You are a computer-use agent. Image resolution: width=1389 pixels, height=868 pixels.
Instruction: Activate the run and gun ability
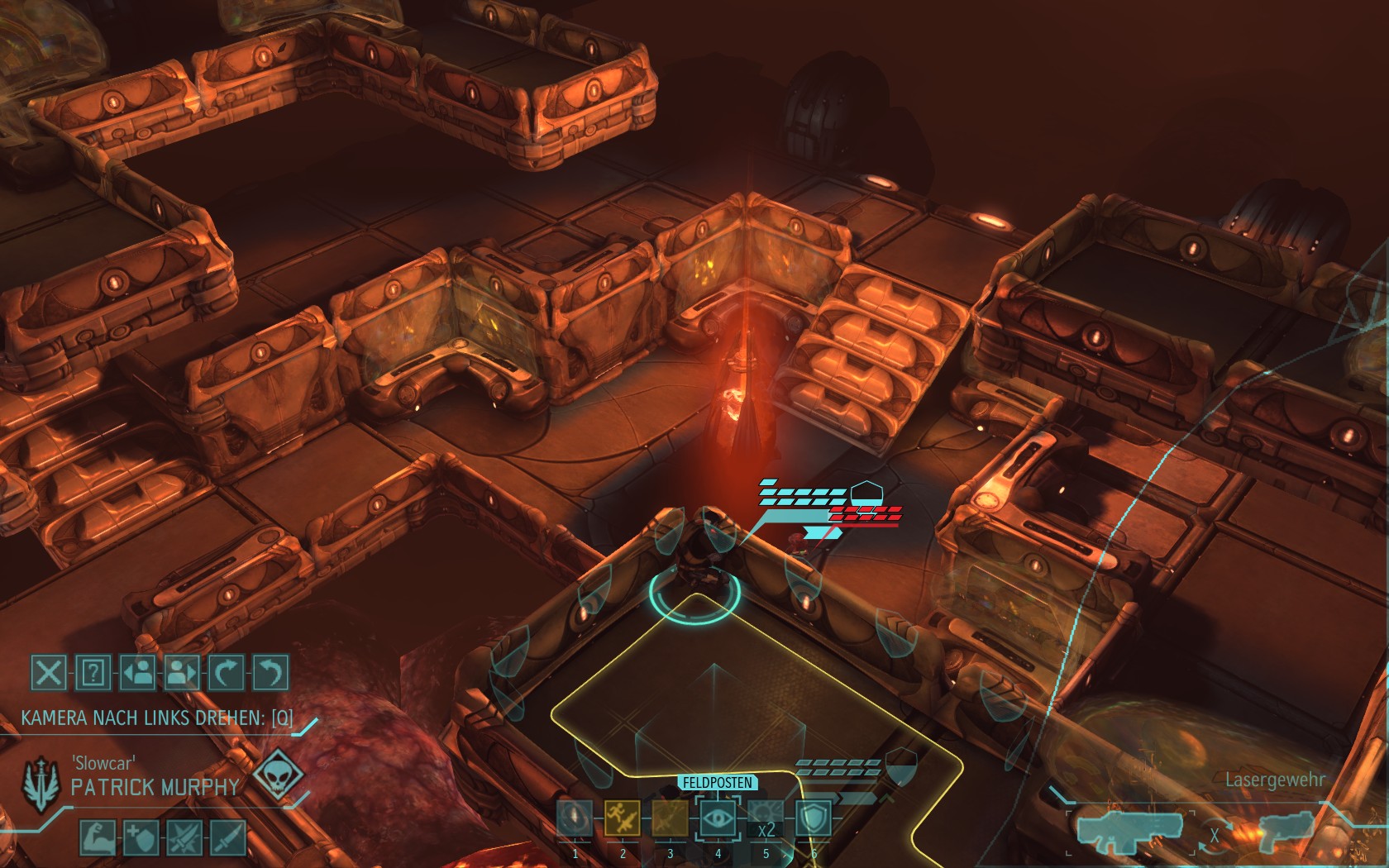[623, 818]
